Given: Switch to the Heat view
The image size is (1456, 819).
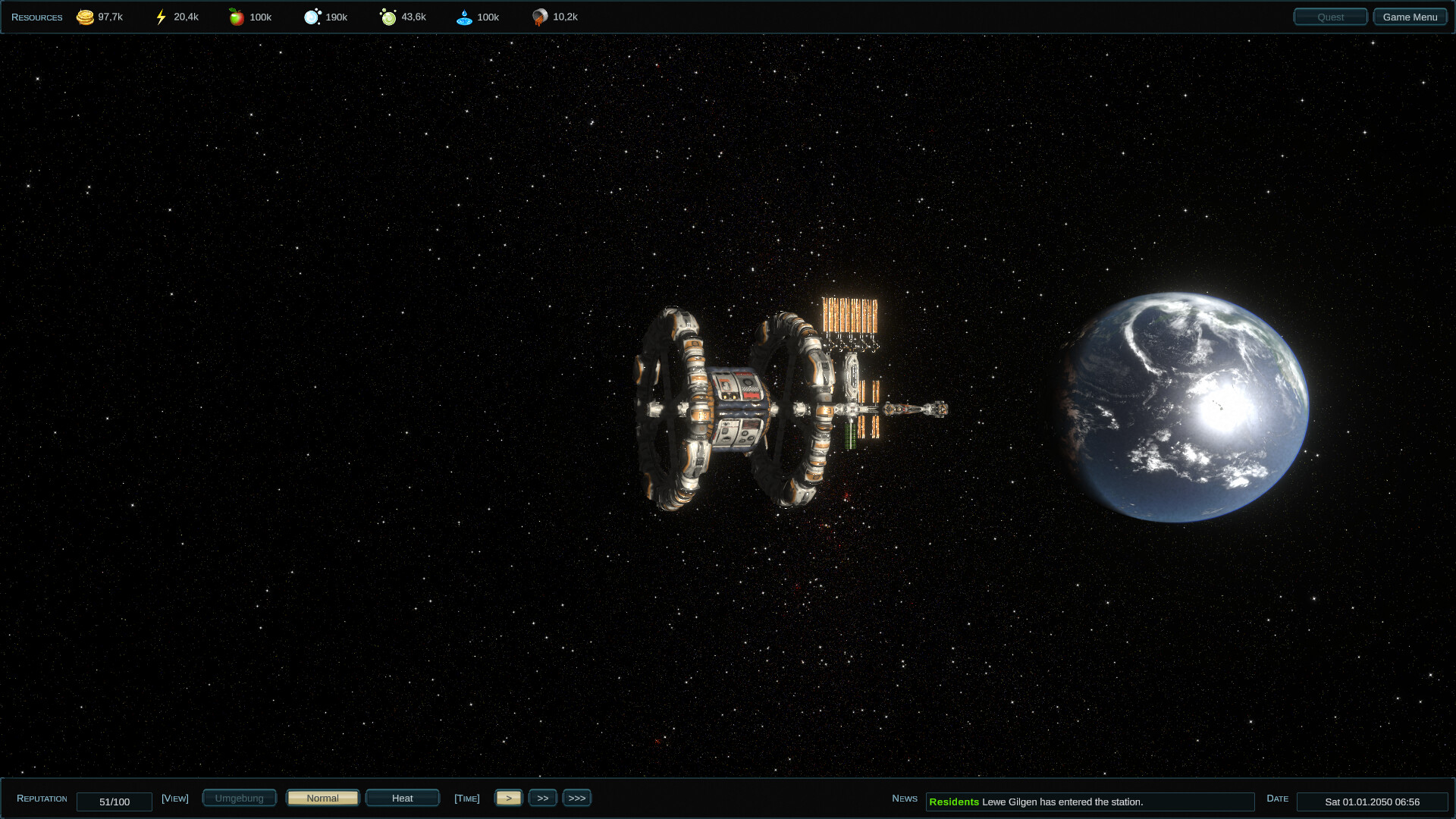Looking at the screenshot, I should pos(402,798).
